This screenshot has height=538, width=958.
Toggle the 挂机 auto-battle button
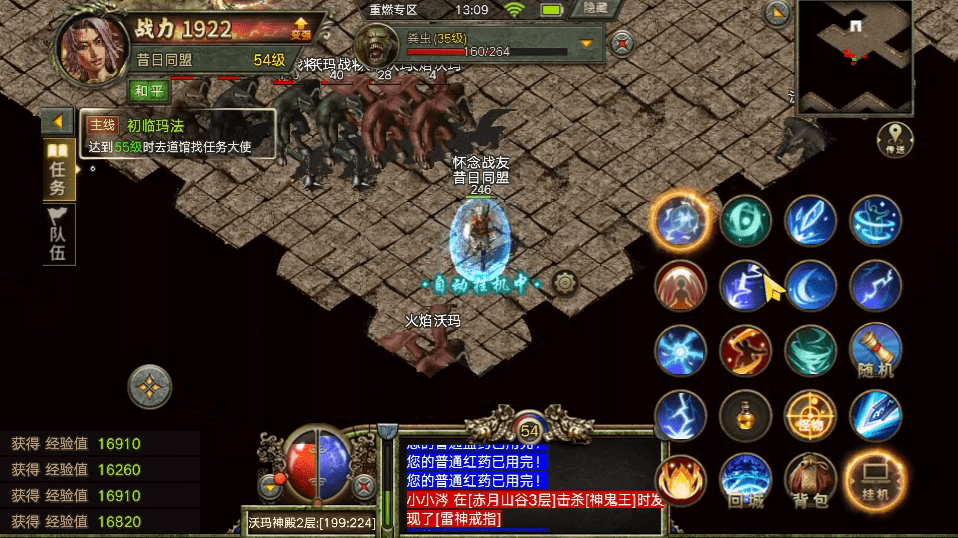(x=875, y=480)
